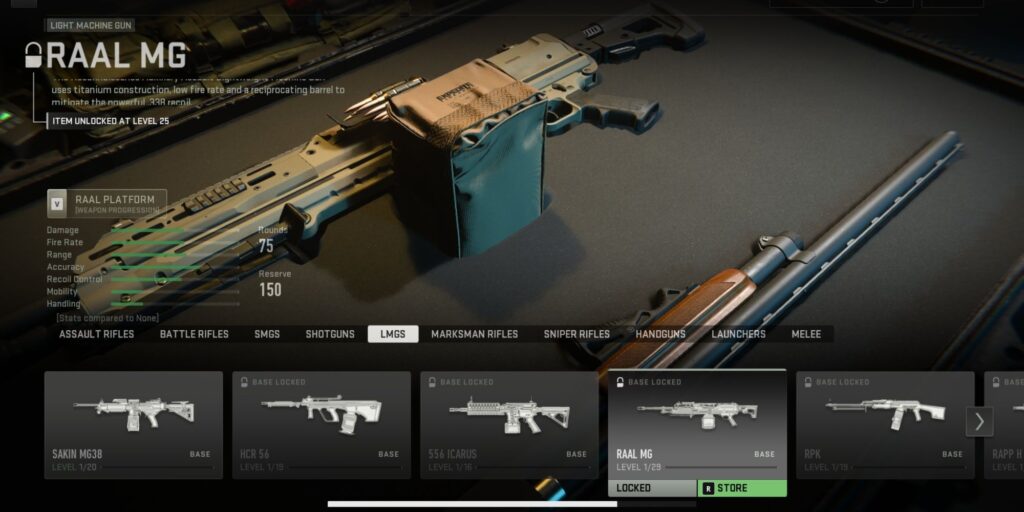
Task: Open the Sniper Rifles tab
Action: tap(576, 334)
